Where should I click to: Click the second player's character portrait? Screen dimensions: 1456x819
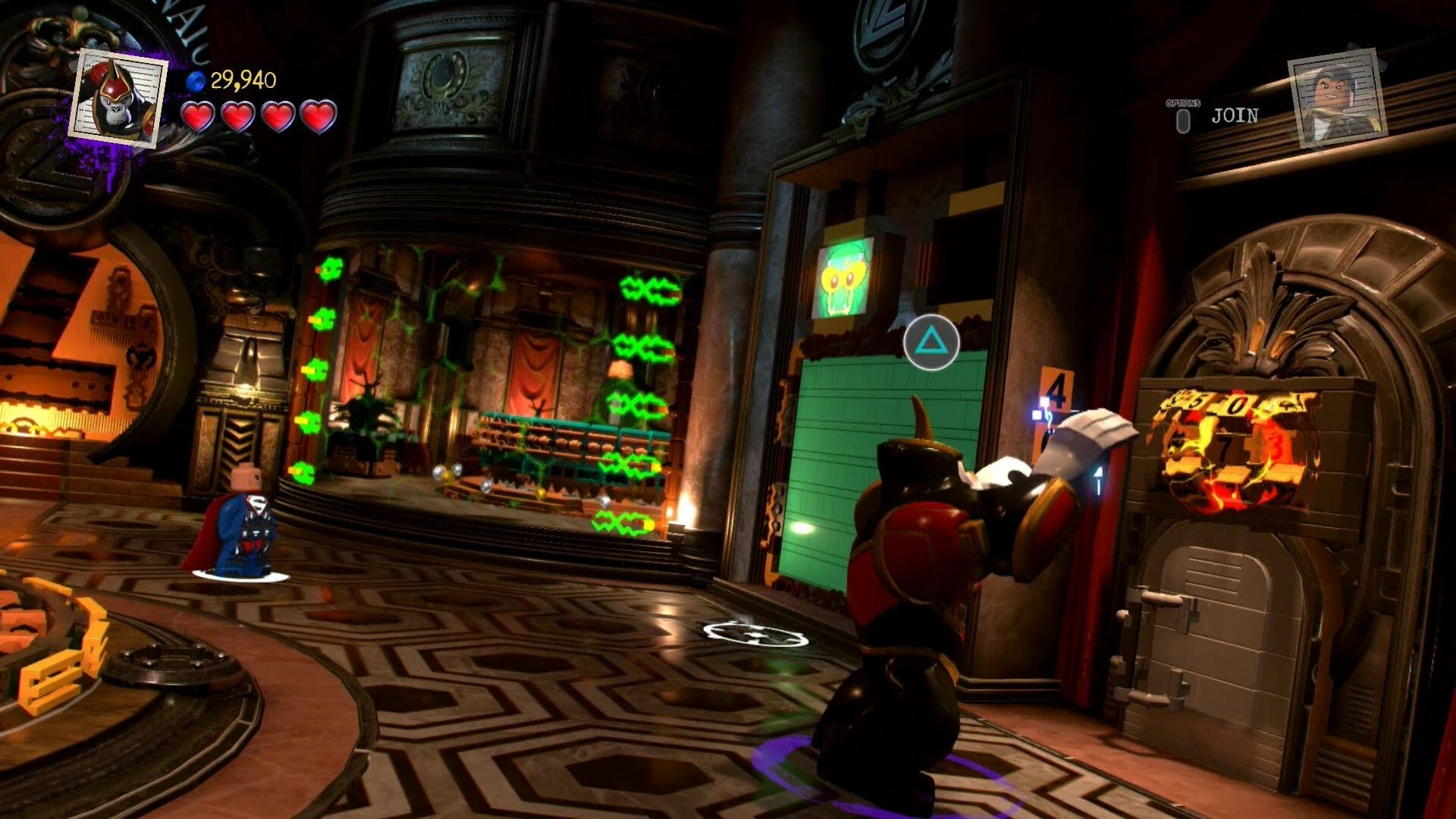coord(1338,96)
